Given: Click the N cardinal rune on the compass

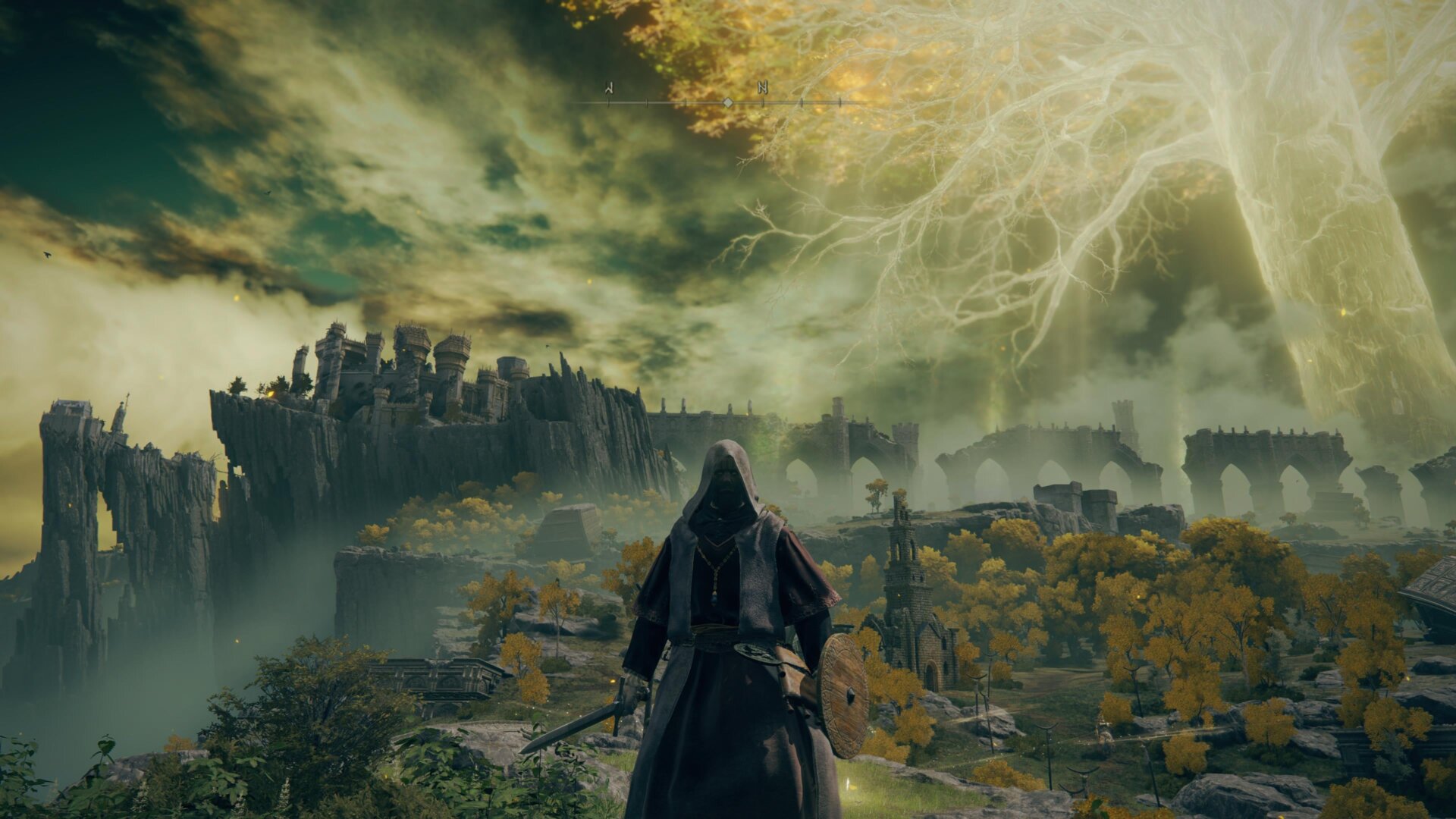Looking at the screenshot, I should coord(762,89).
